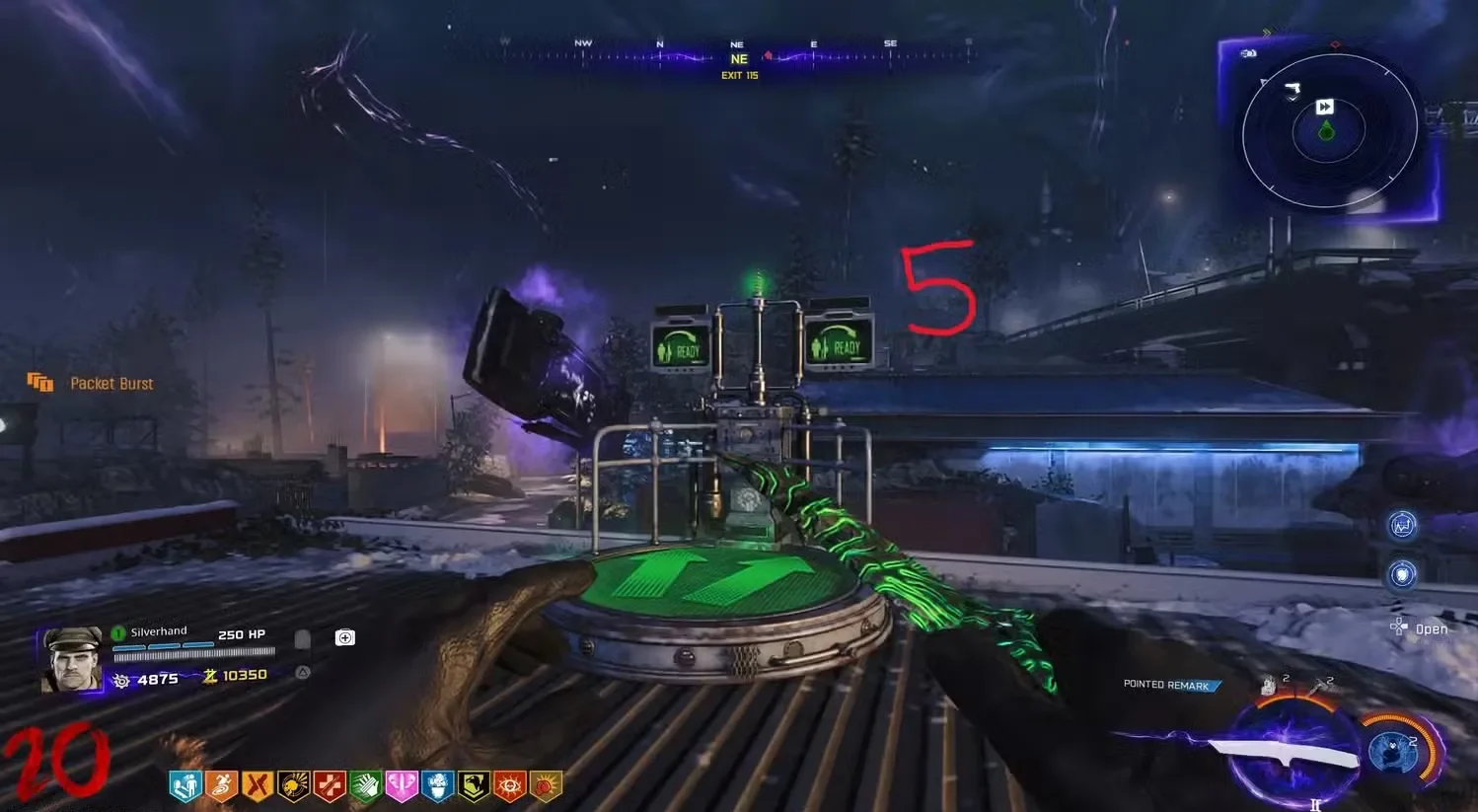Toggle the shield indicator on the right edge
This screenshot has width=1478, height=812.
pos(1402,575)
